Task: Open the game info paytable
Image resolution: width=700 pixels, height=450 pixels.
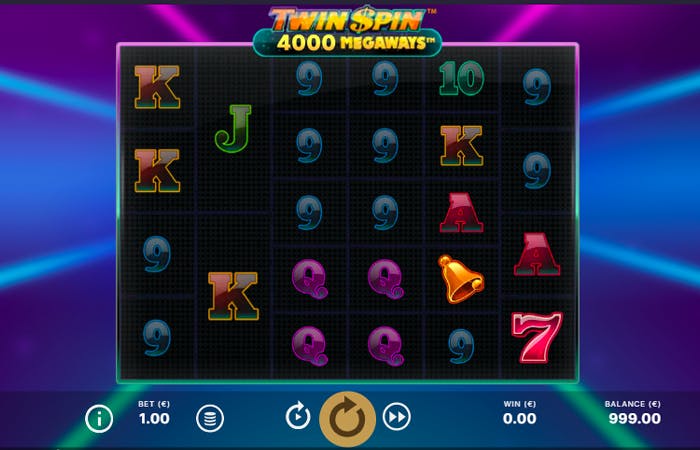Action: click(x=99, y=418)
